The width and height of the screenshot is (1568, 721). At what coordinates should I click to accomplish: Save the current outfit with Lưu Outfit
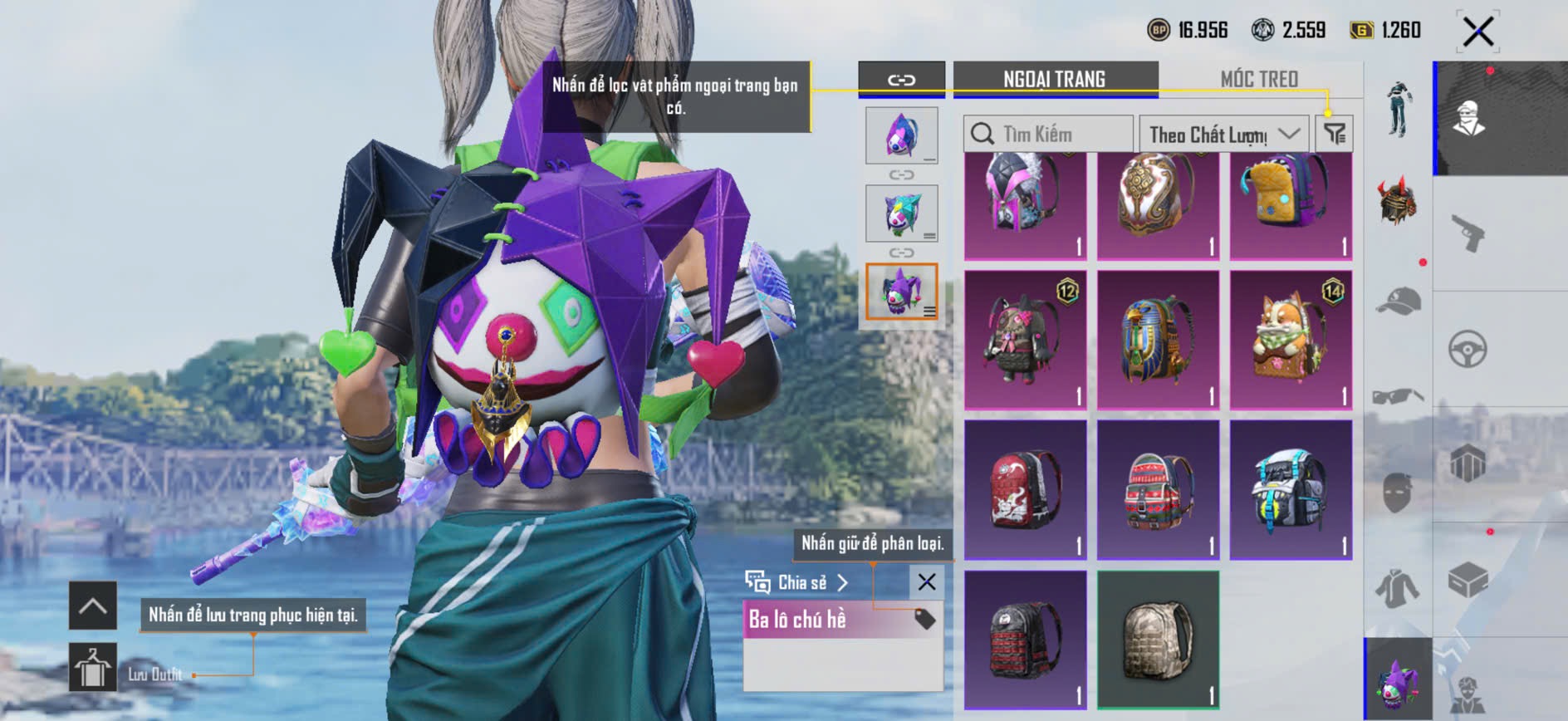(x=93, y=667)
